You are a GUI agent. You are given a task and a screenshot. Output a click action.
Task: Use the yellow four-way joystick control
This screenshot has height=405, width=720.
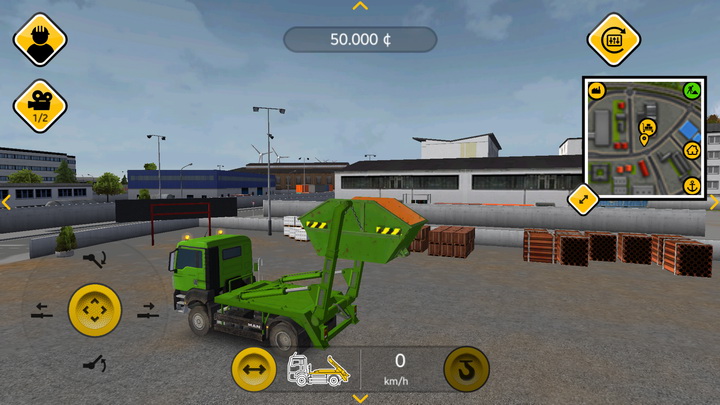(94, 311)
